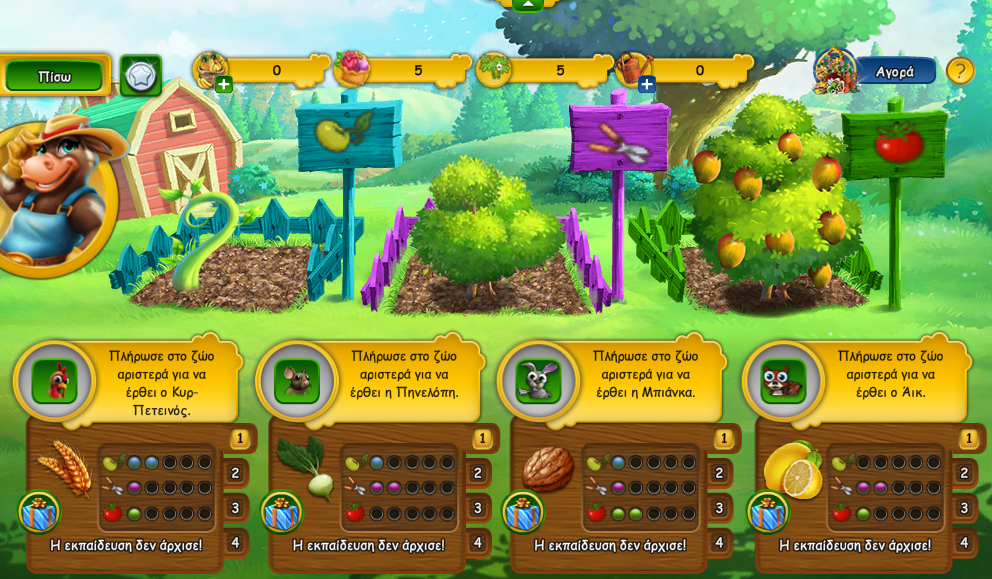992x579 pixels.
Task: Click the silver star badge button
Action: tap(141, 75)
